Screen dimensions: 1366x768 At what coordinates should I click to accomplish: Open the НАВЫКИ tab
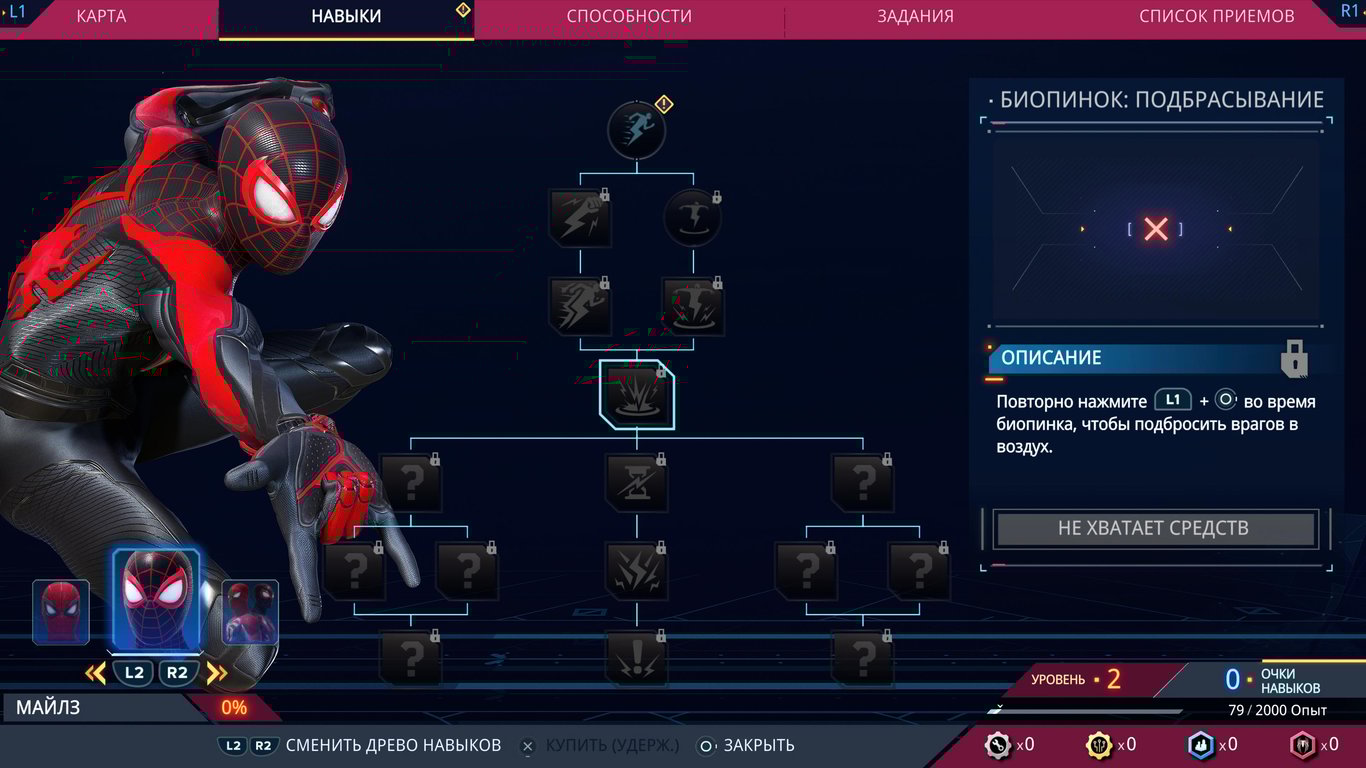(x=346, y=16)
